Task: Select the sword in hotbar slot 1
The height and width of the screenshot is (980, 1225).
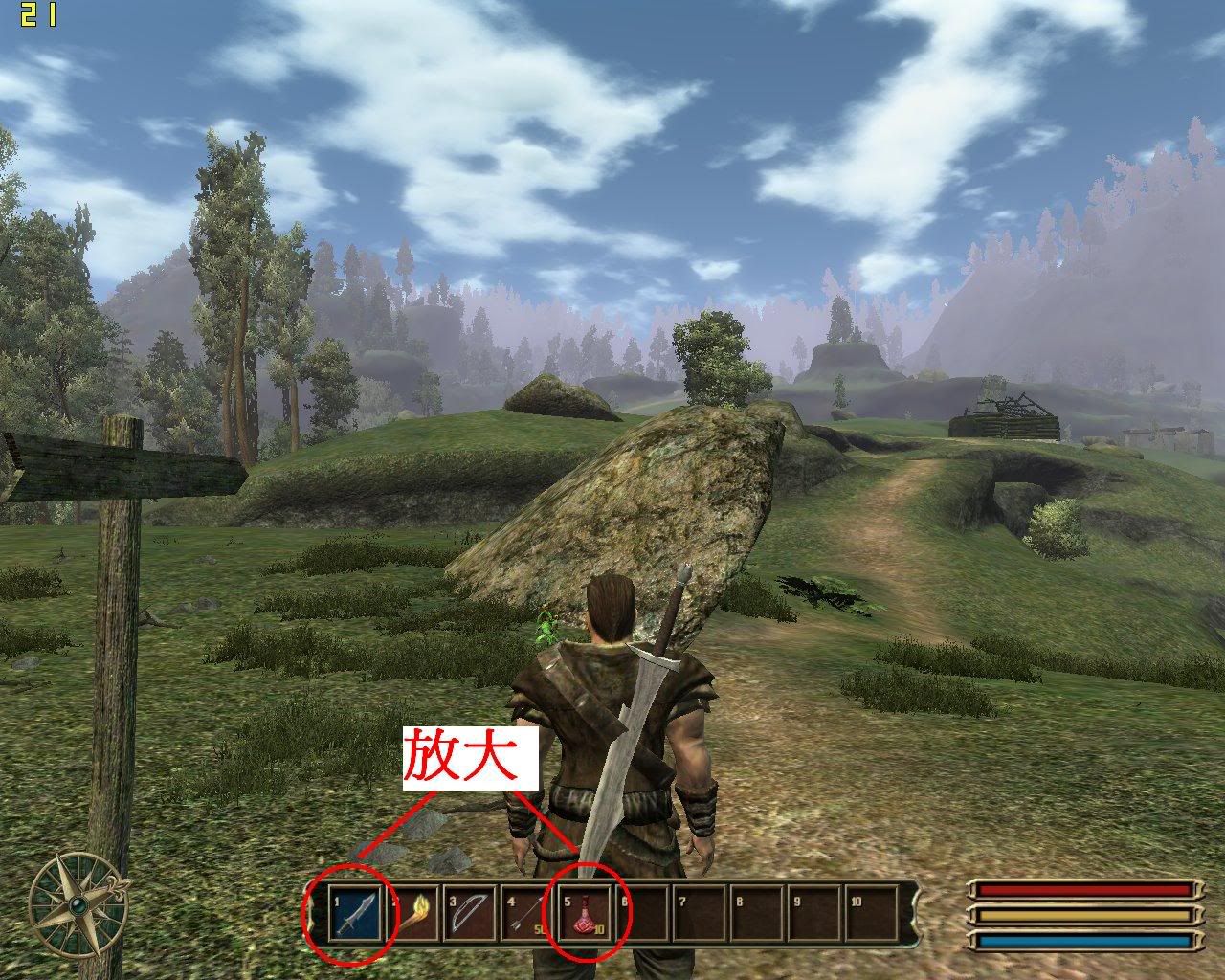Action: pos(355,914)
